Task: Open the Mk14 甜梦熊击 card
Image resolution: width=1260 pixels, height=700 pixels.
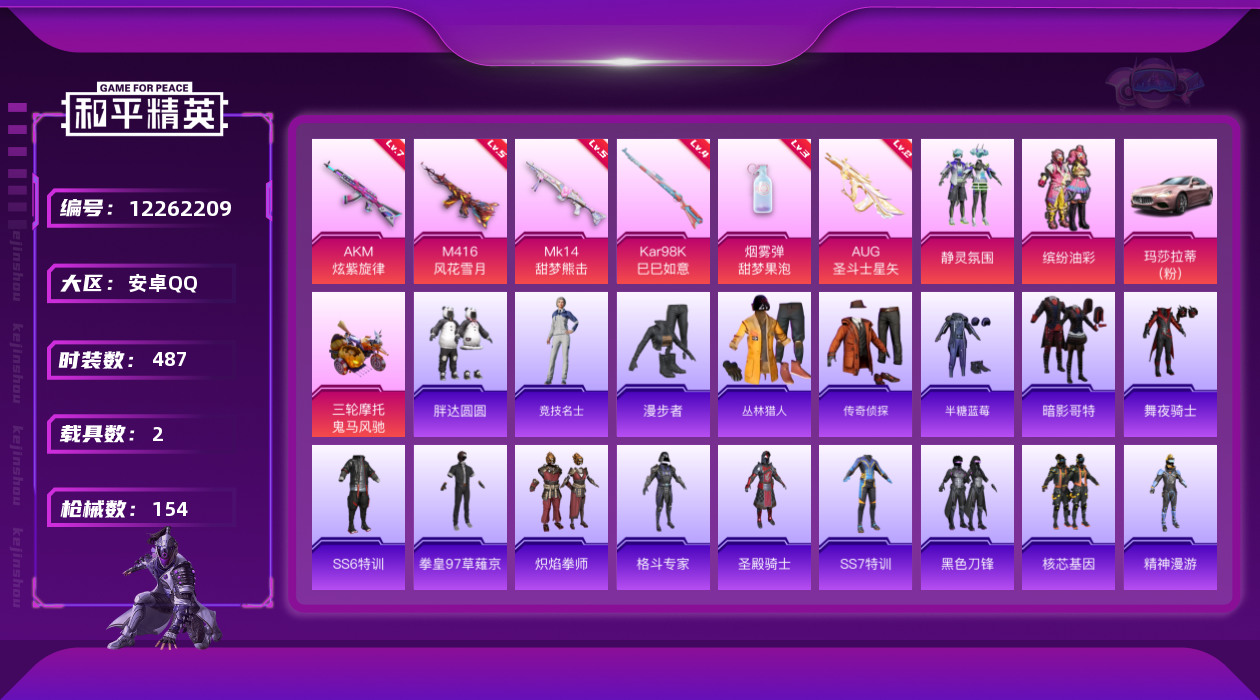Action: coord(561,210)
